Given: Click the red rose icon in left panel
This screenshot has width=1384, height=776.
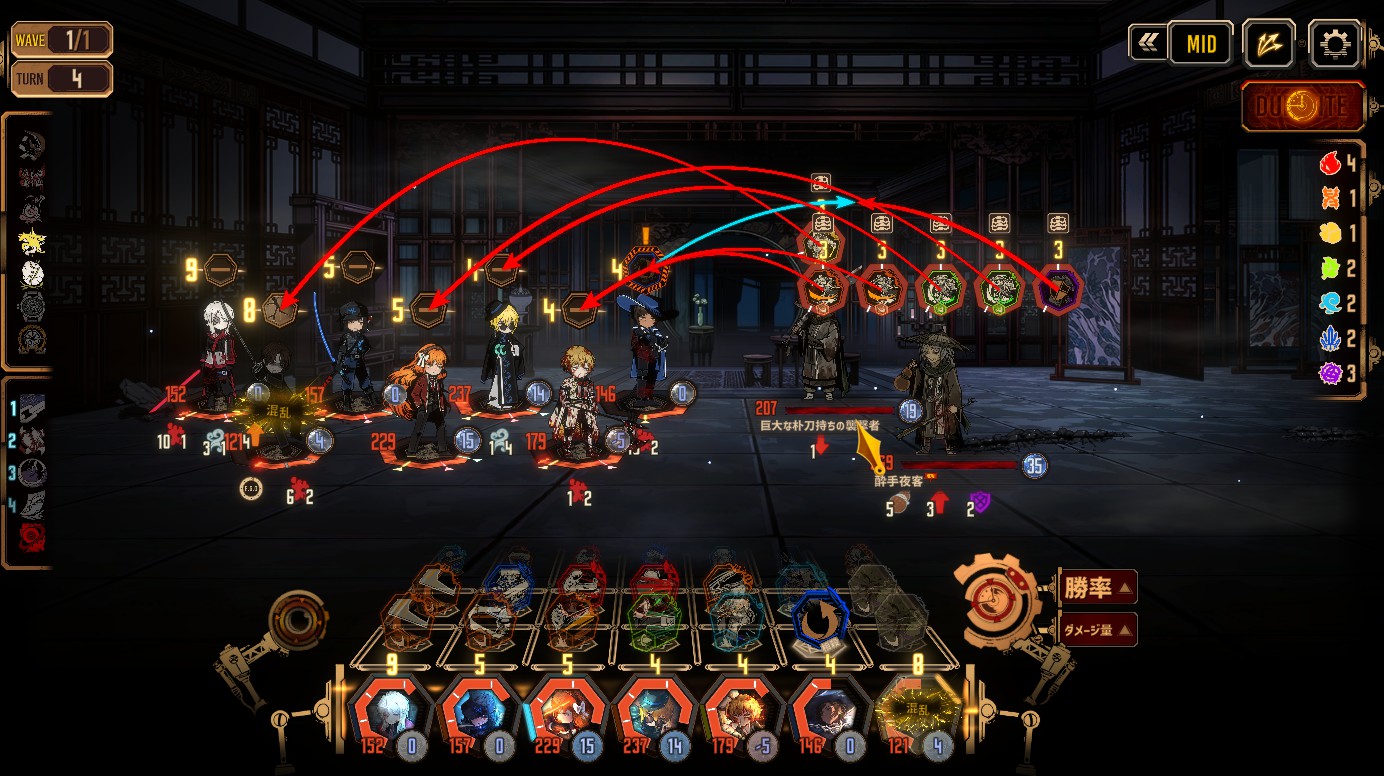Looking at the screenshot, I should click(32, 537).
